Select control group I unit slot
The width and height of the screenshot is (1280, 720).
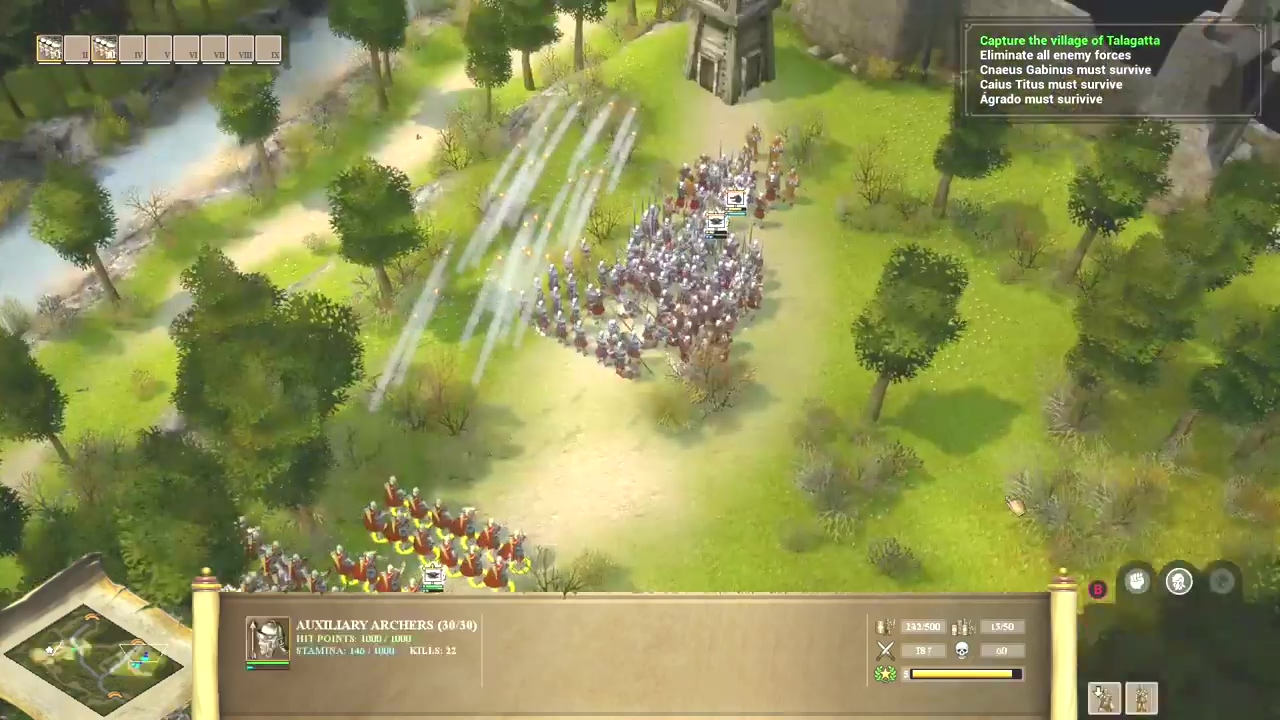tap(49, 48)
